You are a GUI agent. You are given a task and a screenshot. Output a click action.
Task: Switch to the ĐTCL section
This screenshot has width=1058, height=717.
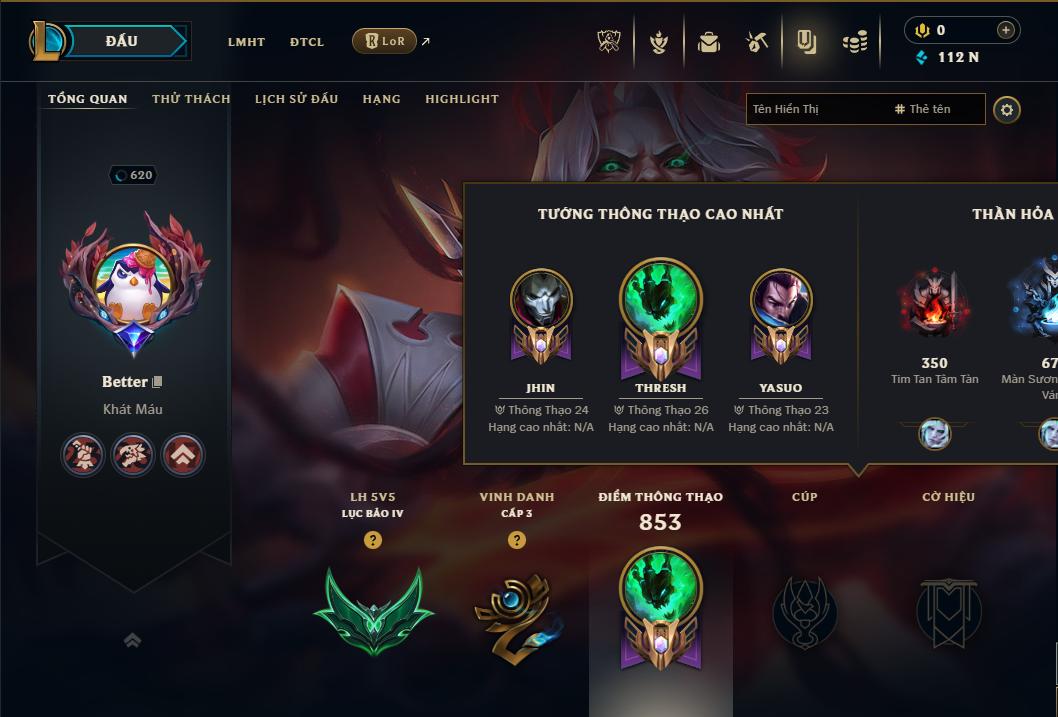(x=307, y=42)
